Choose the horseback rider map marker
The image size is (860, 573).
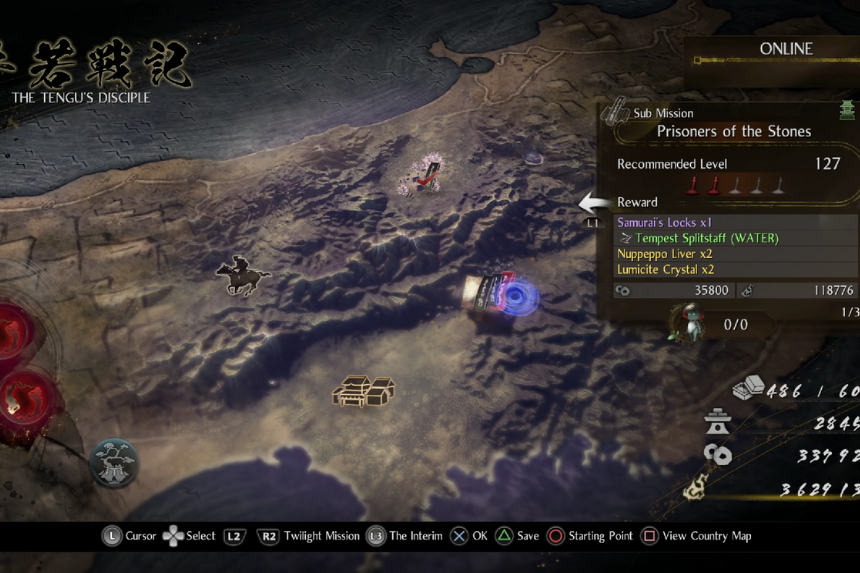(x=242, y=276)
